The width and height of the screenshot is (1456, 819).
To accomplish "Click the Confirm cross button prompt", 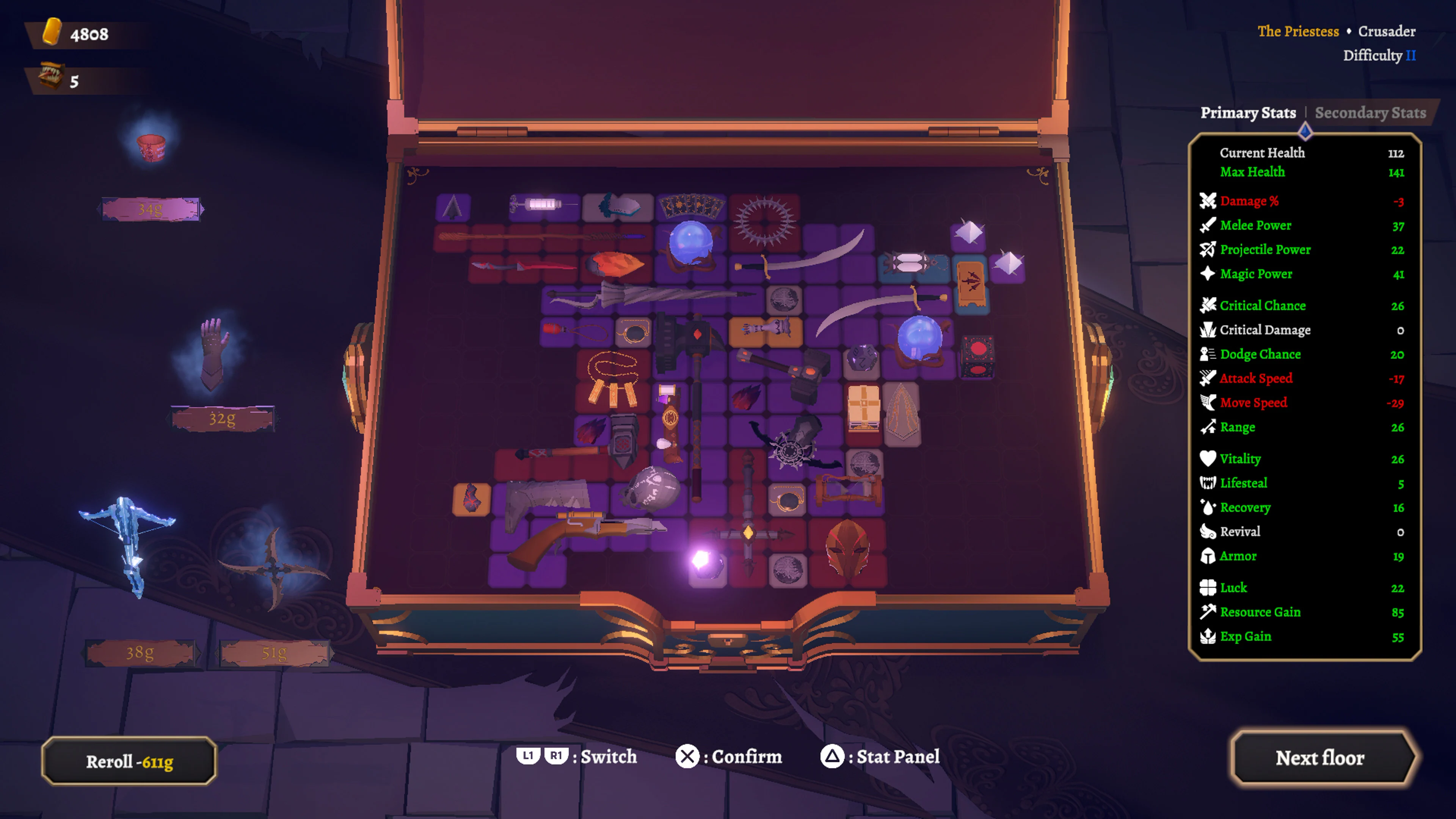I will (x=687, y=756).
